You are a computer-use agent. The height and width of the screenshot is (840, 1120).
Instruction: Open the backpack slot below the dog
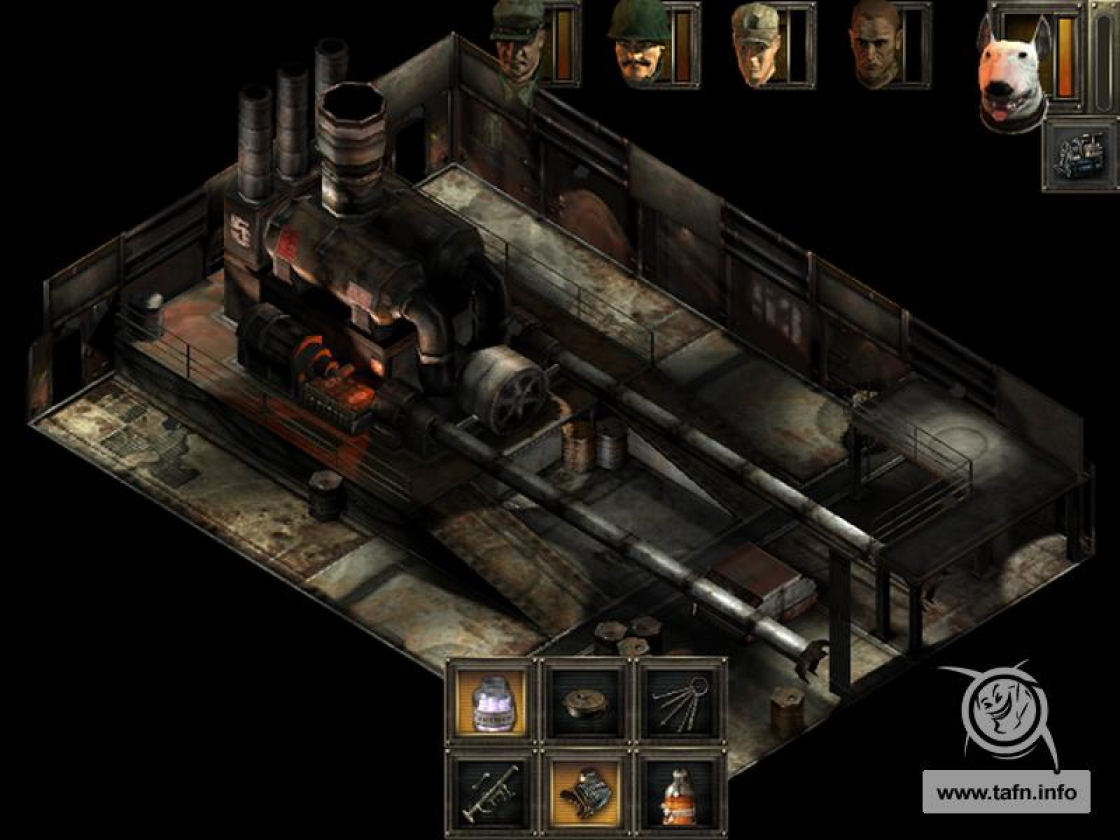tap(1080, 155)
